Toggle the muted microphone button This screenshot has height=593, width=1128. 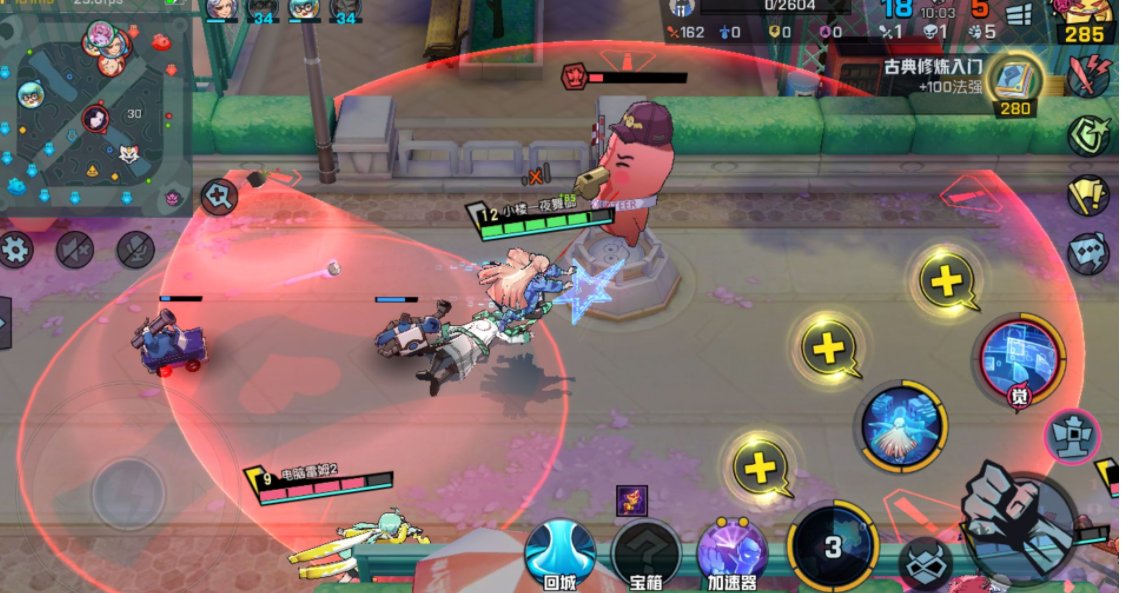(x=135, y=249)
